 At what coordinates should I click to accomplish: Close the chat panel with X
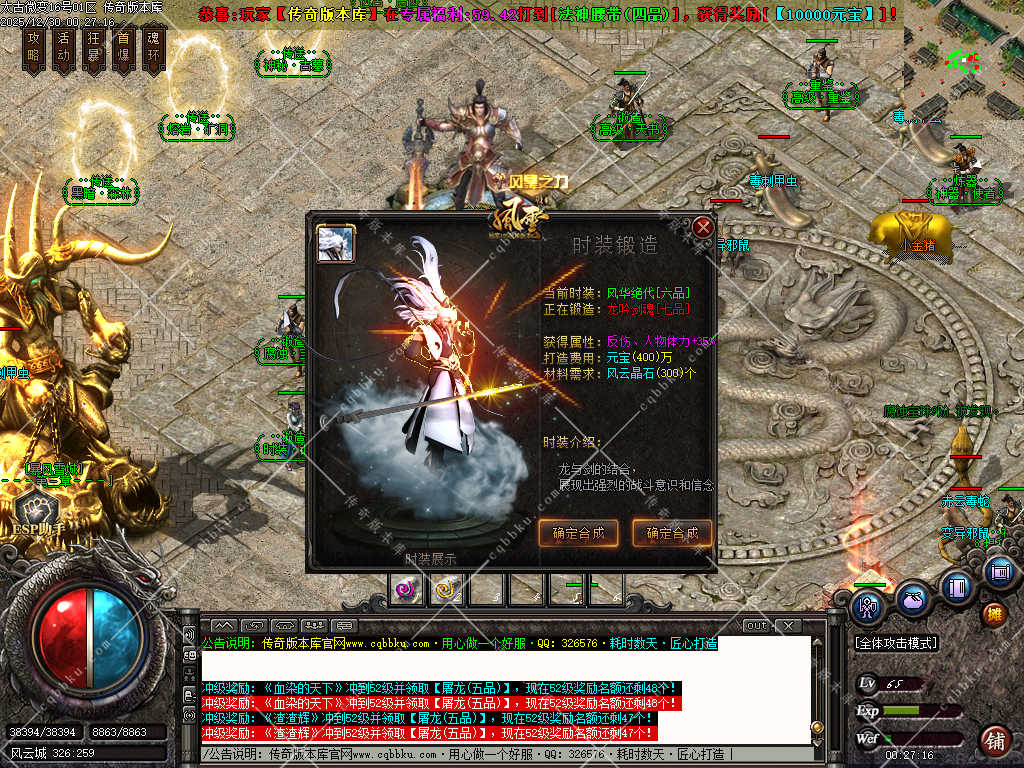coord(789,626)
